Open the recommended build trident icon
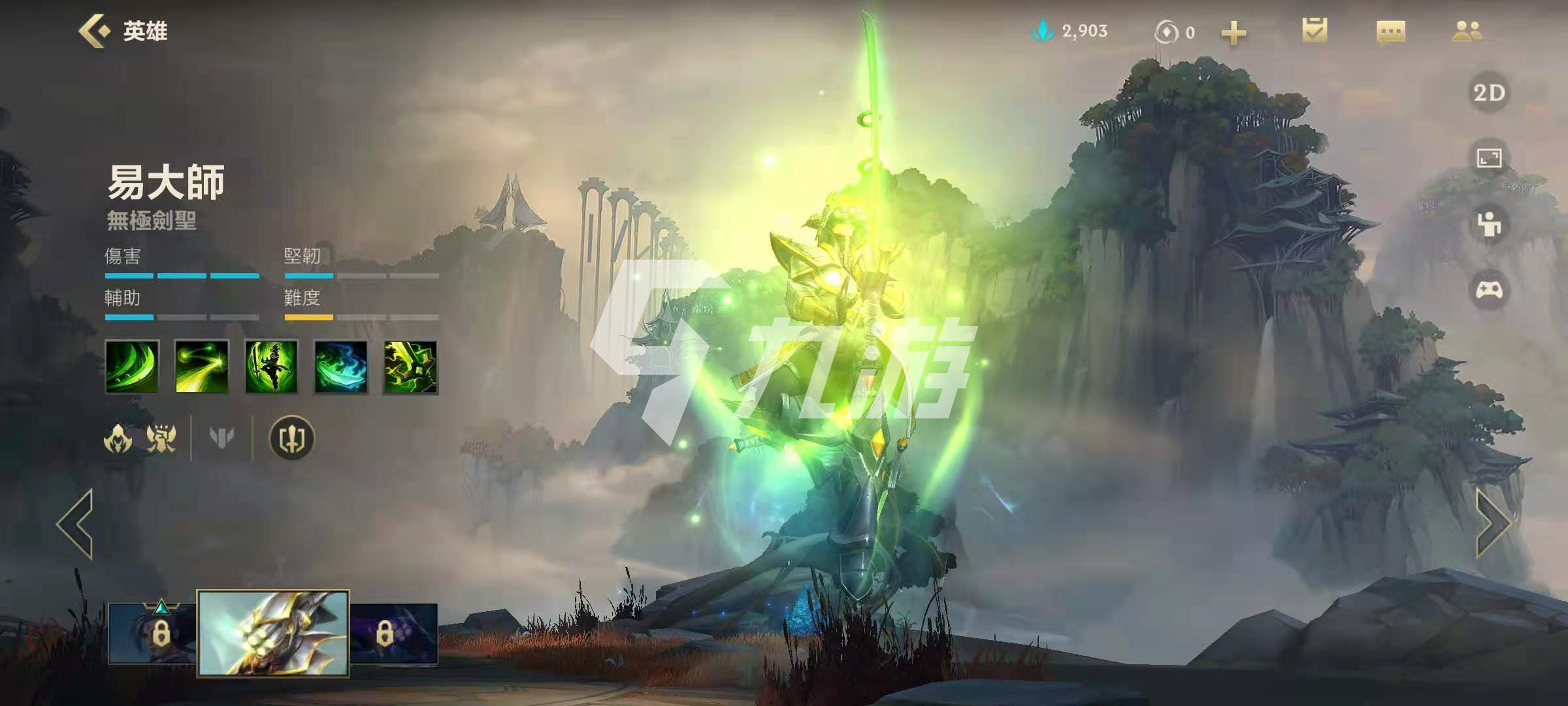The image size is (1568, 706). (292, 439)
